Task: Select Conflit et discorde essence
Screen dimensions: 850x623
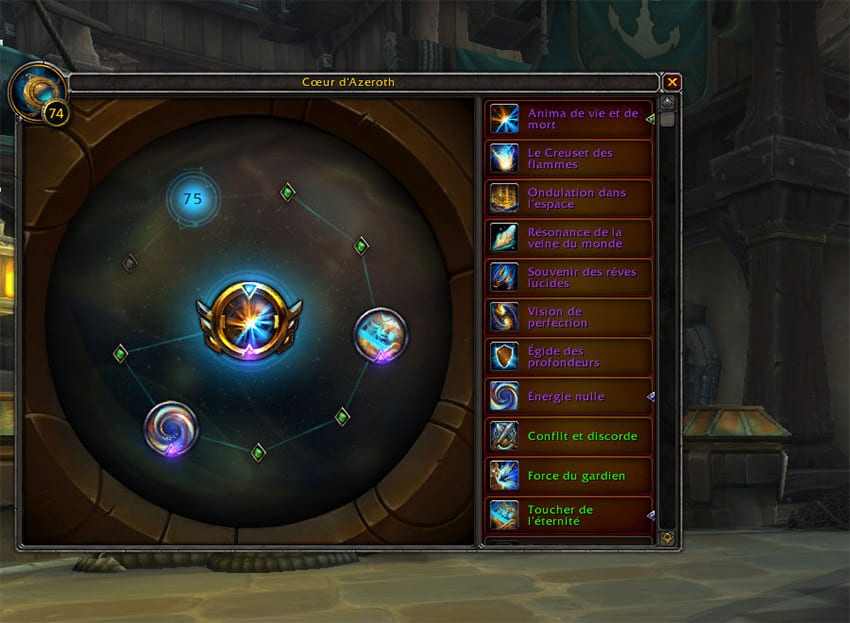Action: pos(569,436)
